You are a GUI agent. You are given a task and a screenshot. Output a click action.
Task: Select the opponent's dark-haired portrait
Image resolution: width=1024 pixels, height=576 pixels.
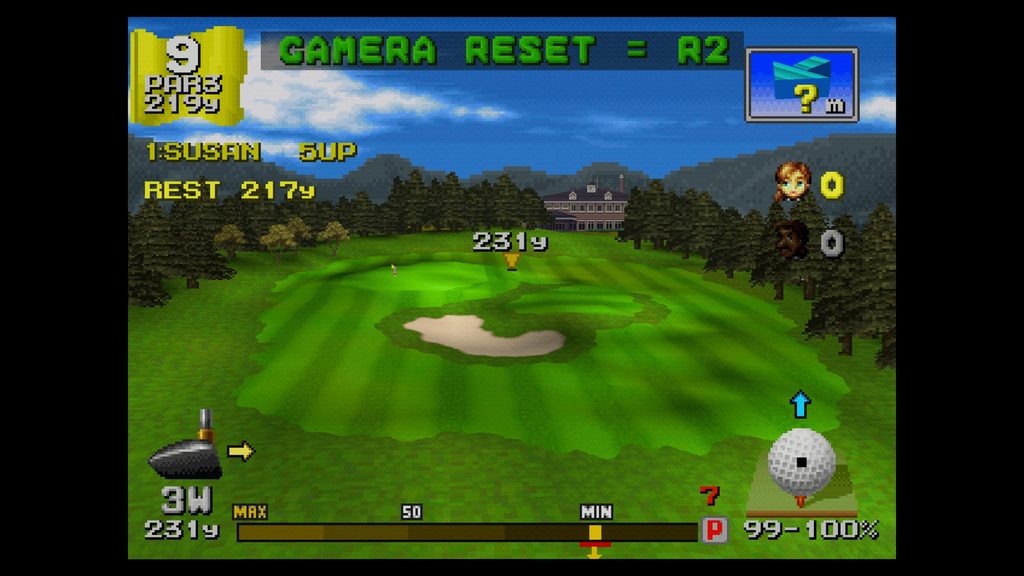pos(792,240)
